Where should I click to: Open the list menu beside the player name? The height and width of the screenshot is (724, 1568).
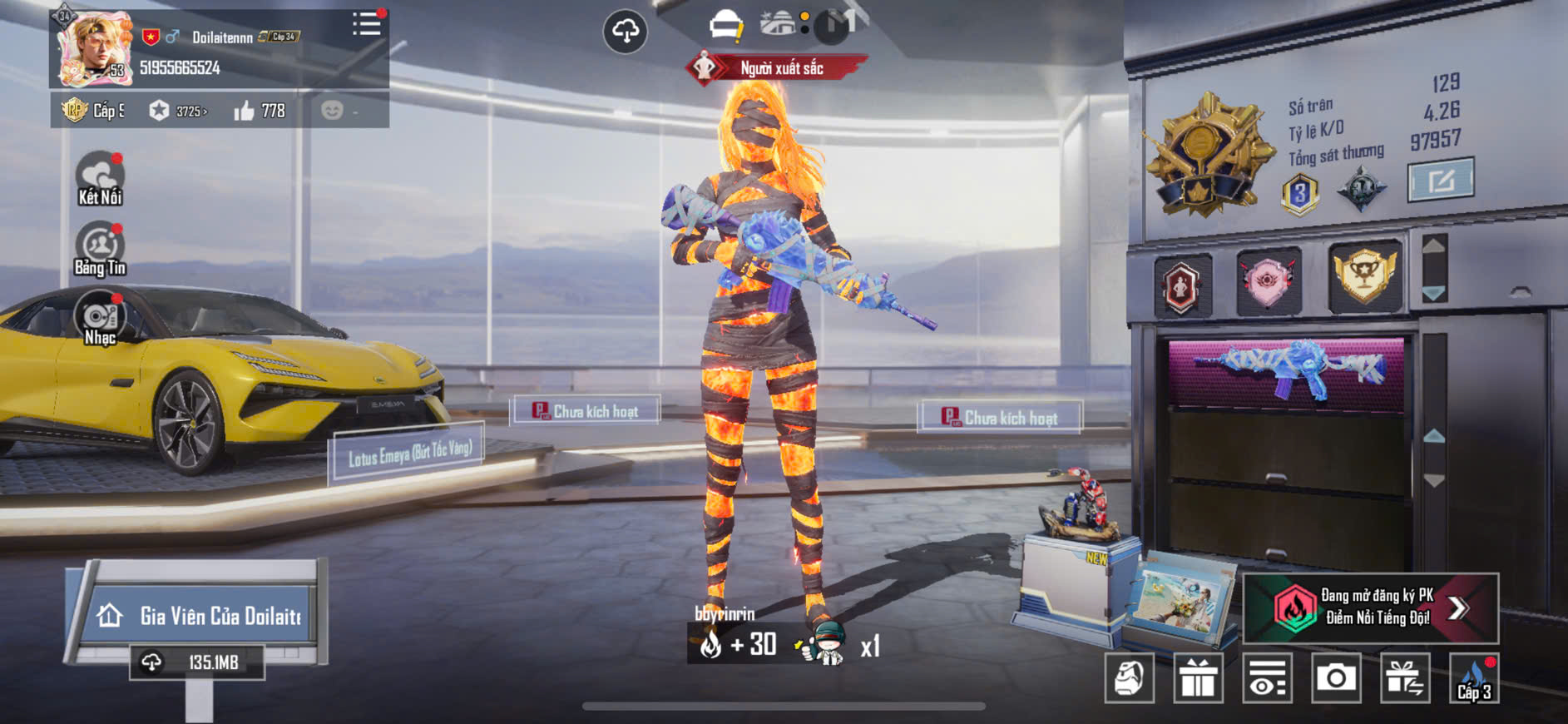tap(366, 23)
